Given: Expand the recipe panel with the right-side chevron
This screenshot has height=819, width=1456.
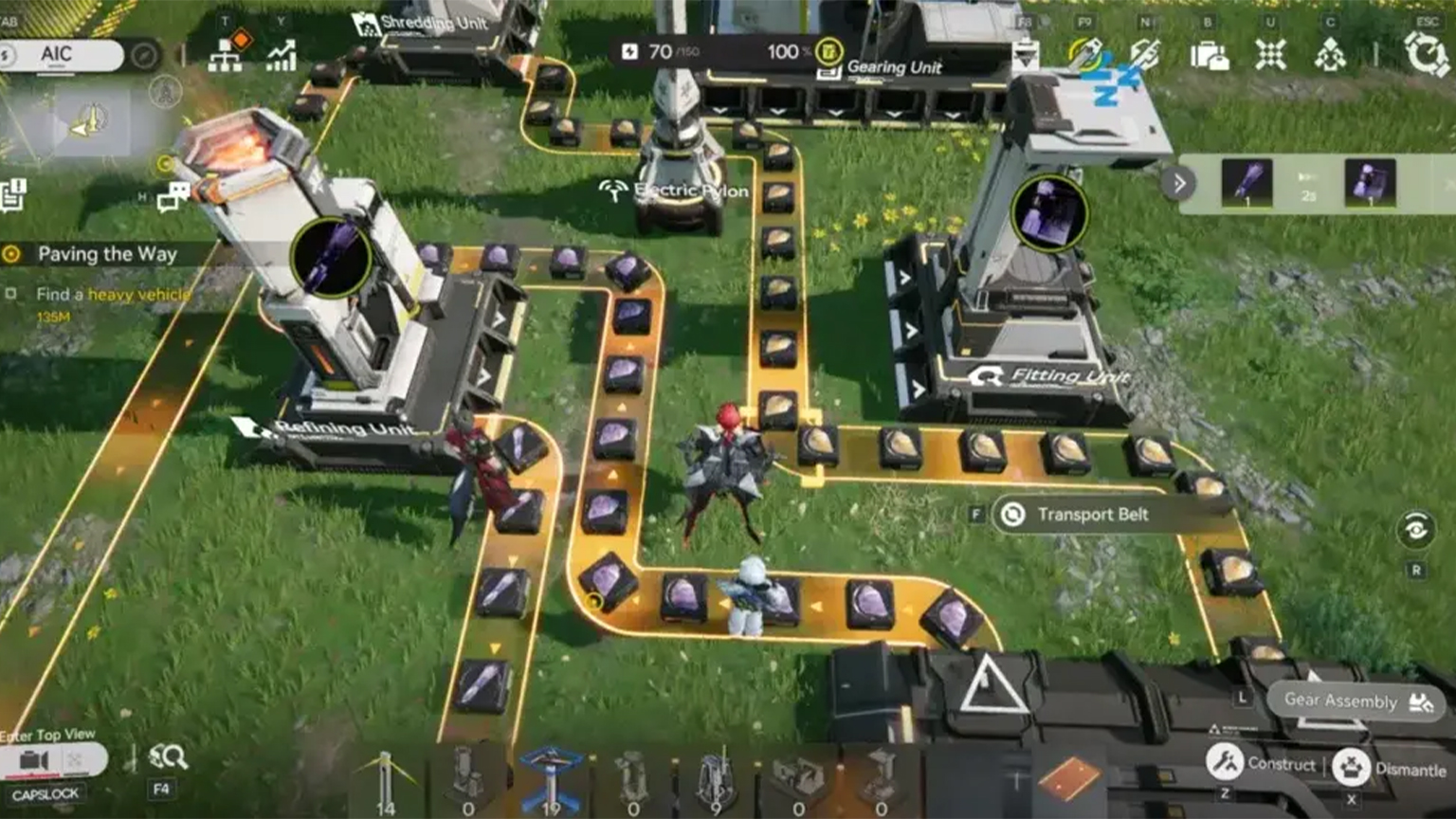Looking at the screenshot, I should point(1178,183).
